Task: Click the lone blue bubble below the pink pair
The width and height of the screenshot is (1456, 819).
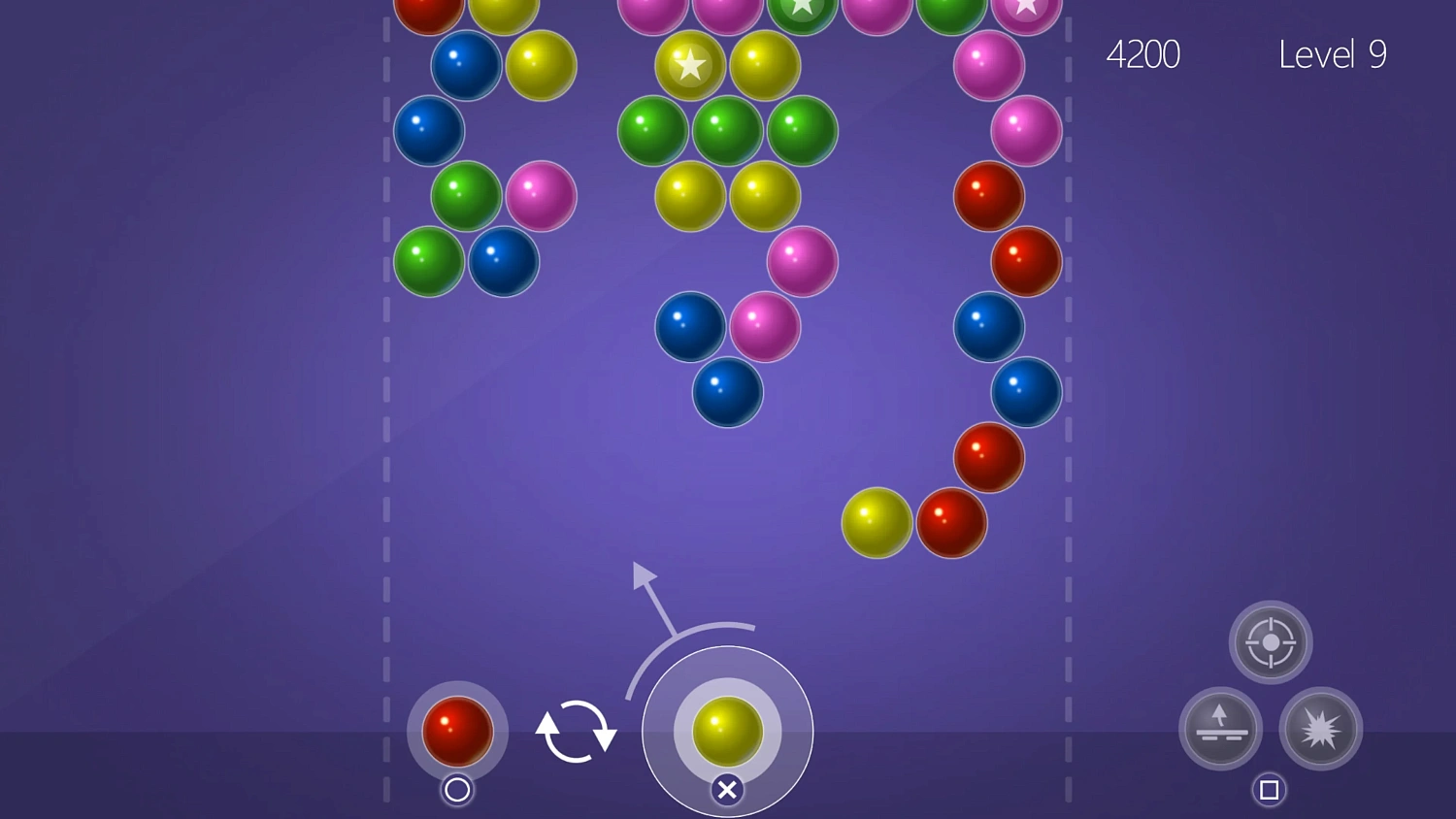Action: [x=727, y=393]
